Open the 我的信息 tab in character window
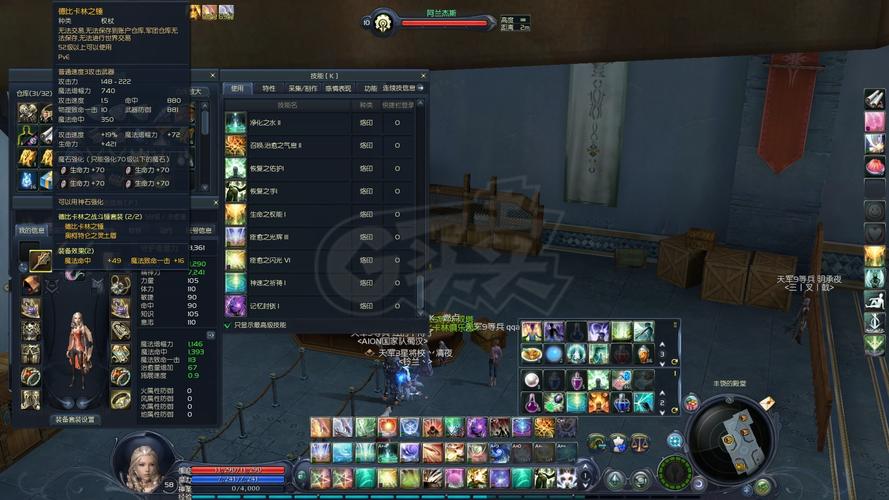 [32, 230]
